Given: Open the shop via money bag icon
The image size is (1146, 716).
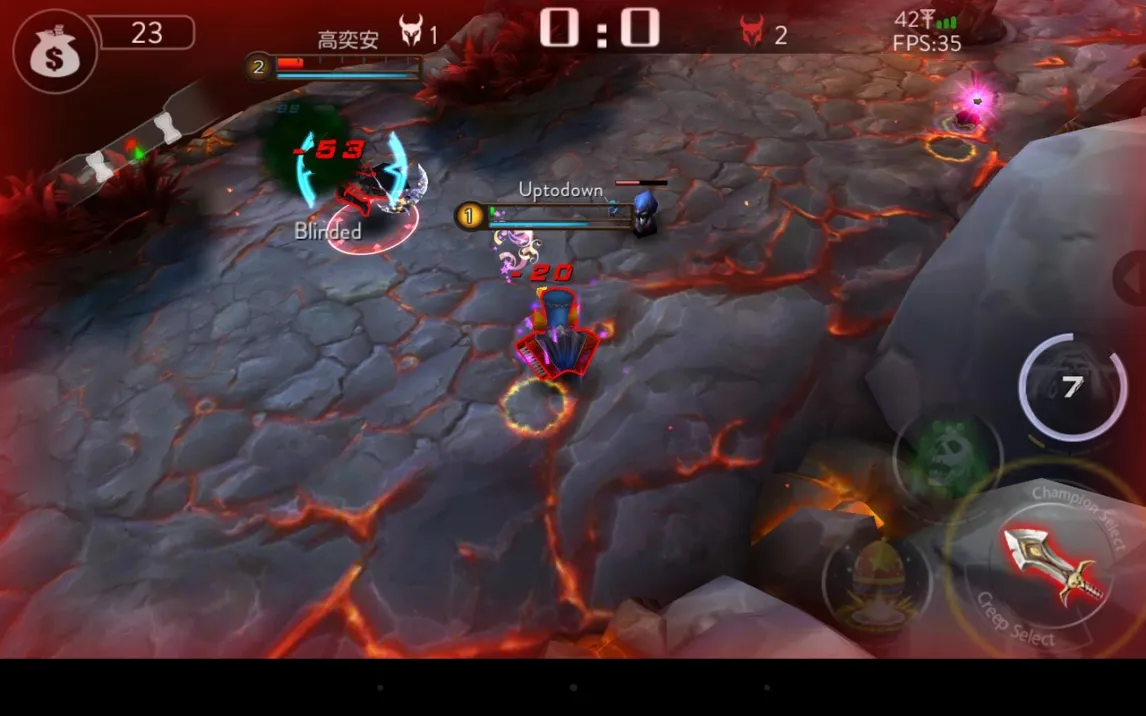Looking at the screenshot, I should (x=54, y=52).
